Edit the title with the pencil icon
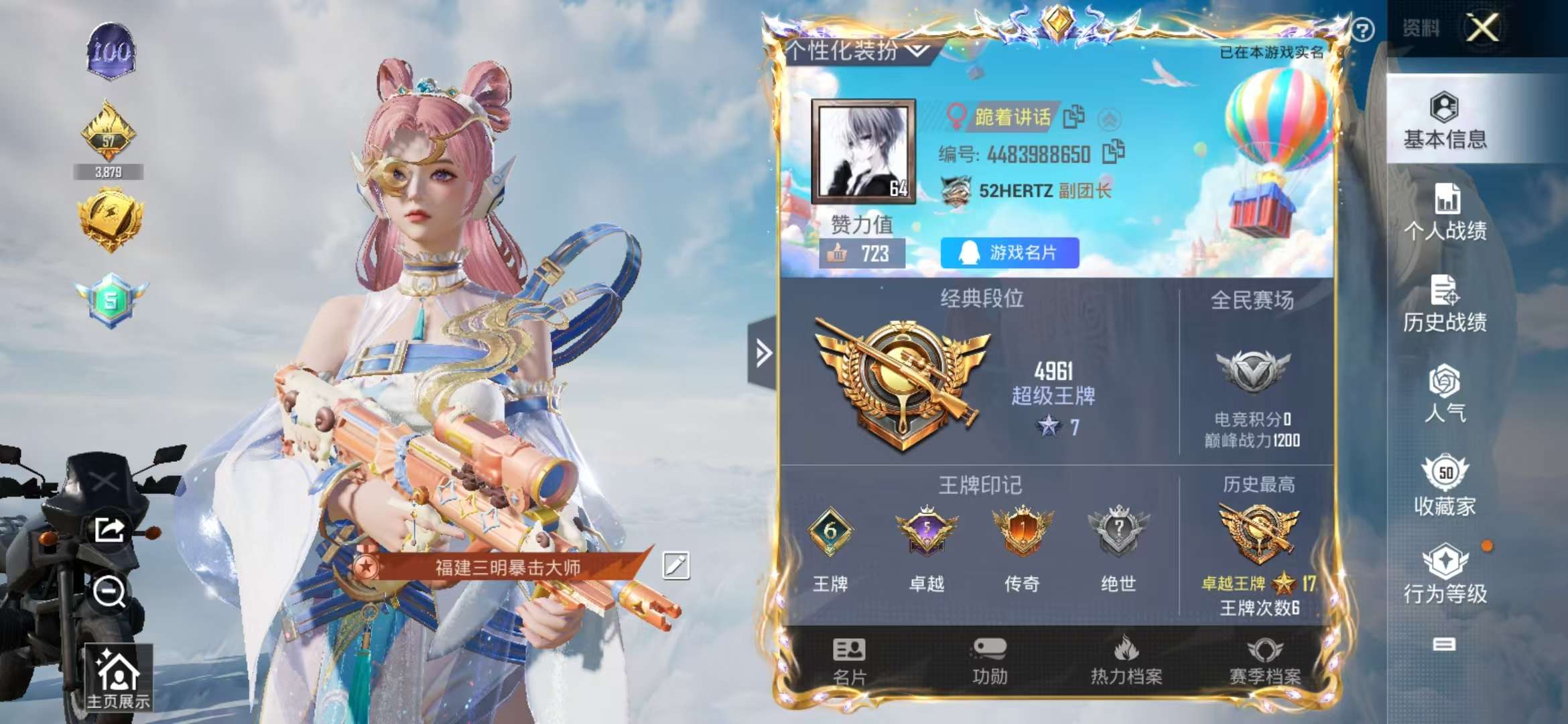 (677, 565)
